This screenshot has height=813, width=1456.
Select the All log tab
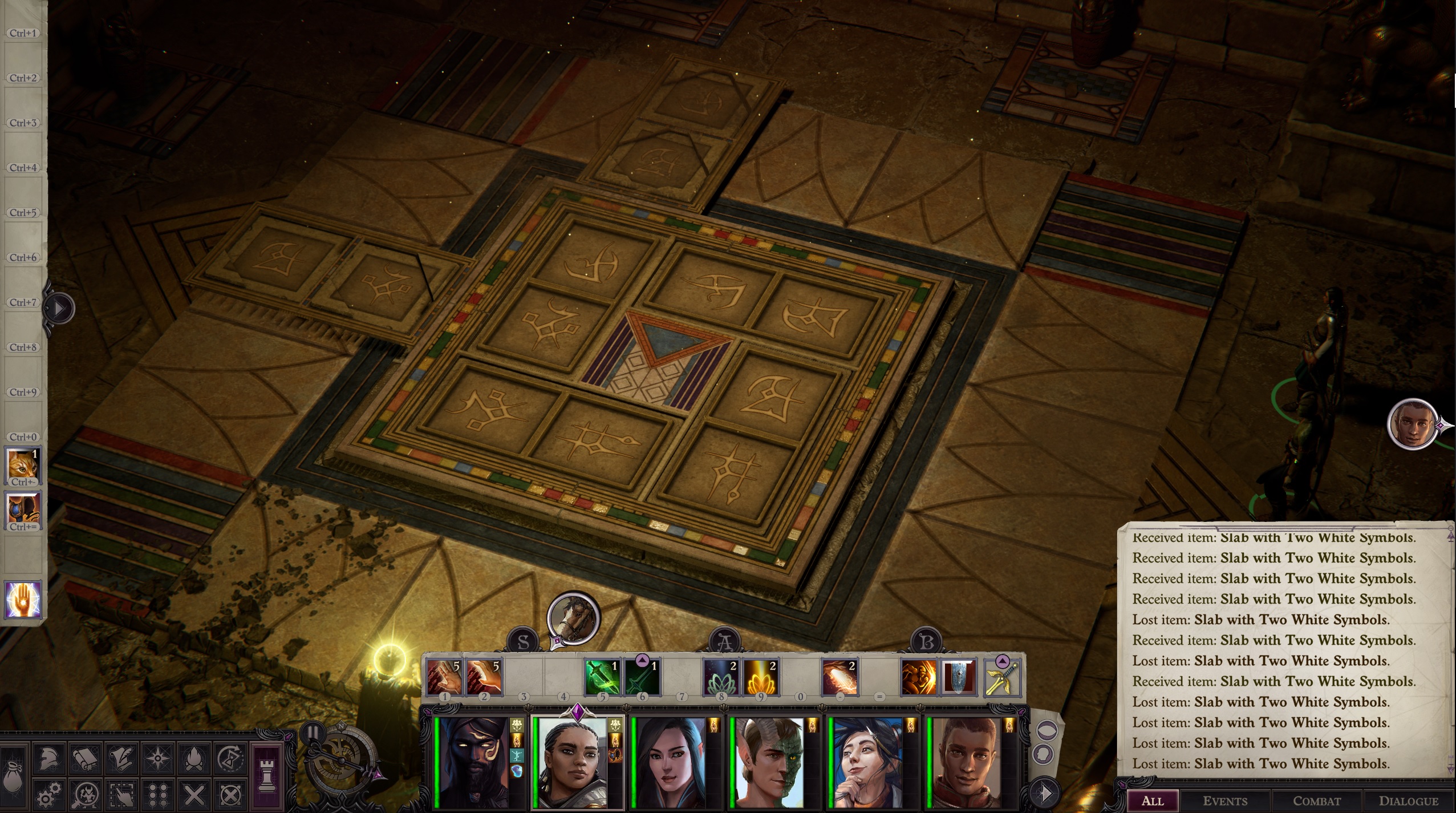(x=1152, y=801)
